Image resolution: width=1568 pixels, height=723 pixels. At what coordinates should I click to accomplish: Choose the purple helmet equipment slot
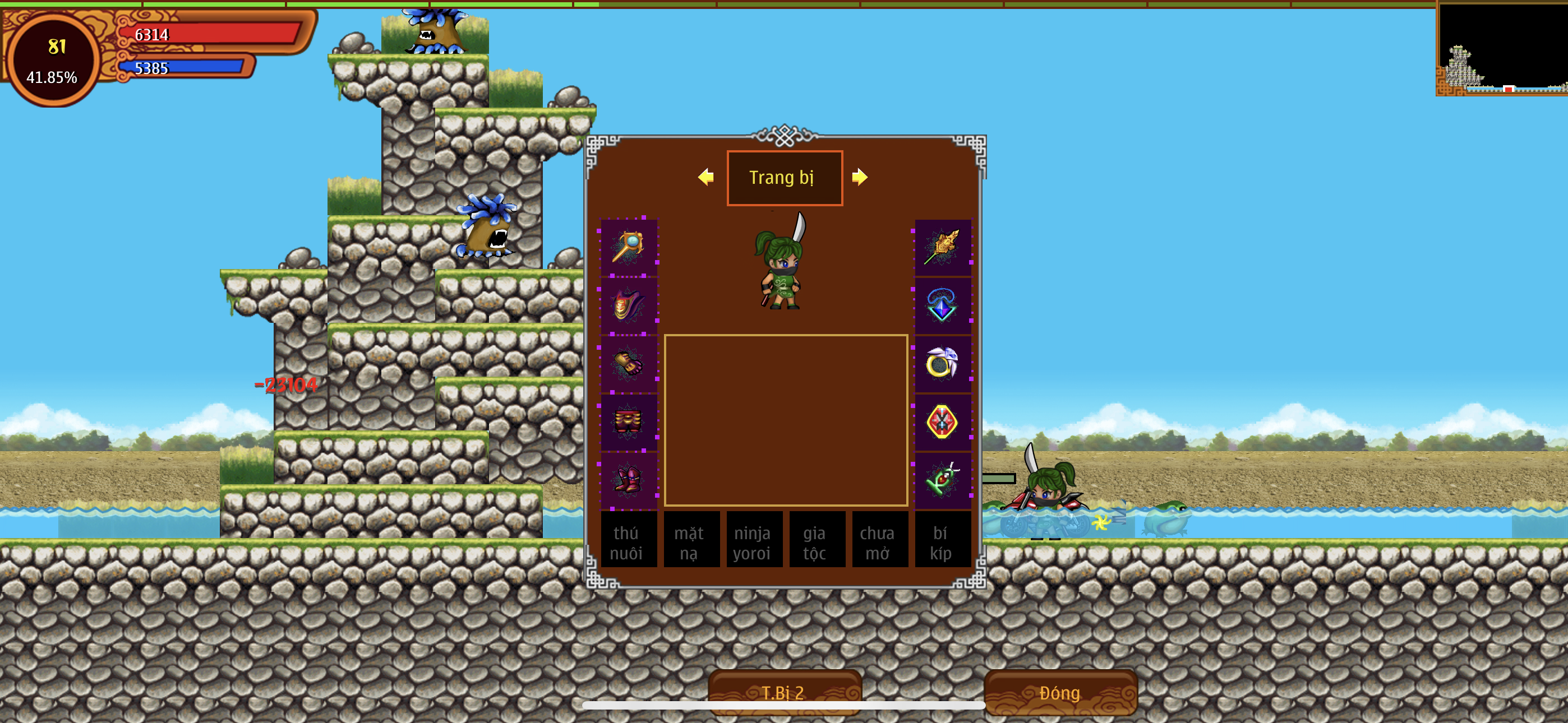pos(629,305)
